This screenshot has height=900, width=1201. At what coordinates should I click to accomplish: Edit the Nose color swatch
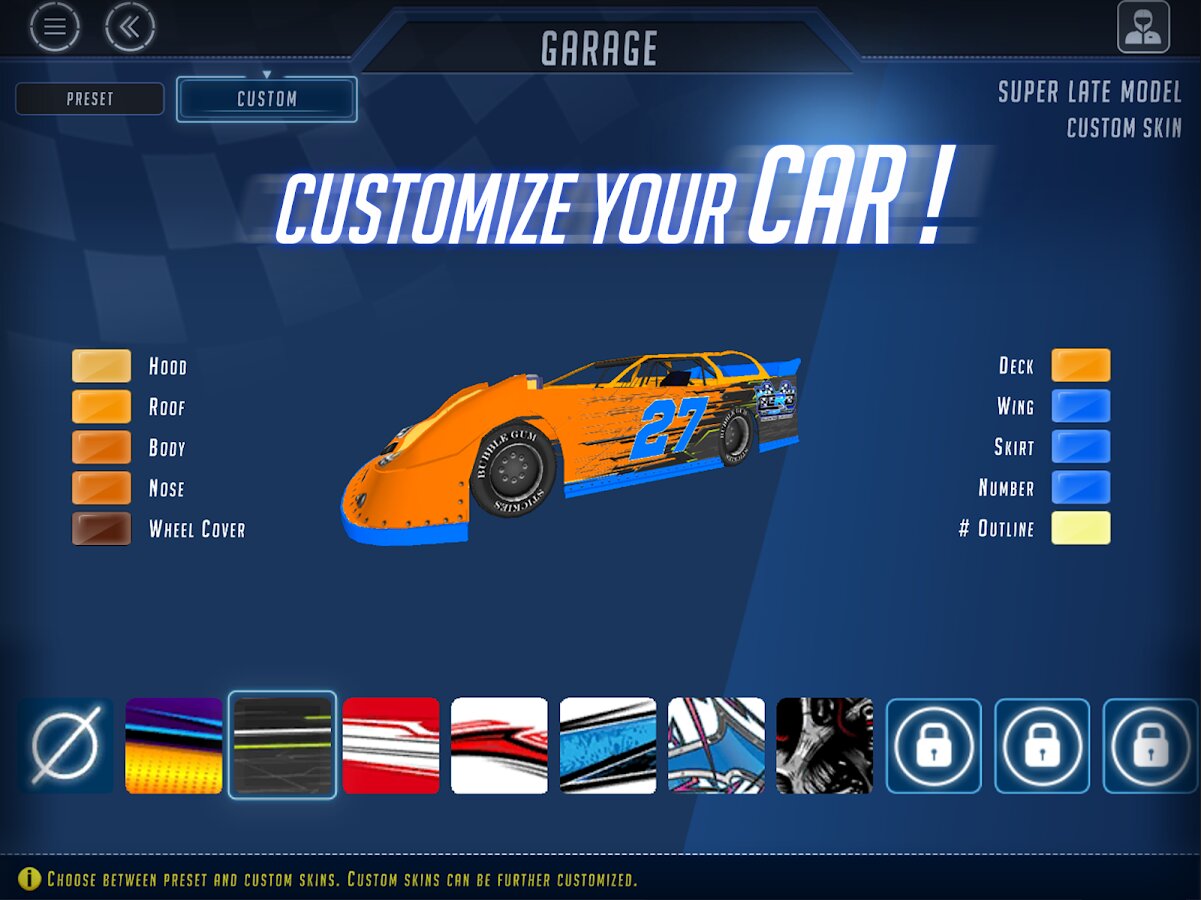point(101,488)
